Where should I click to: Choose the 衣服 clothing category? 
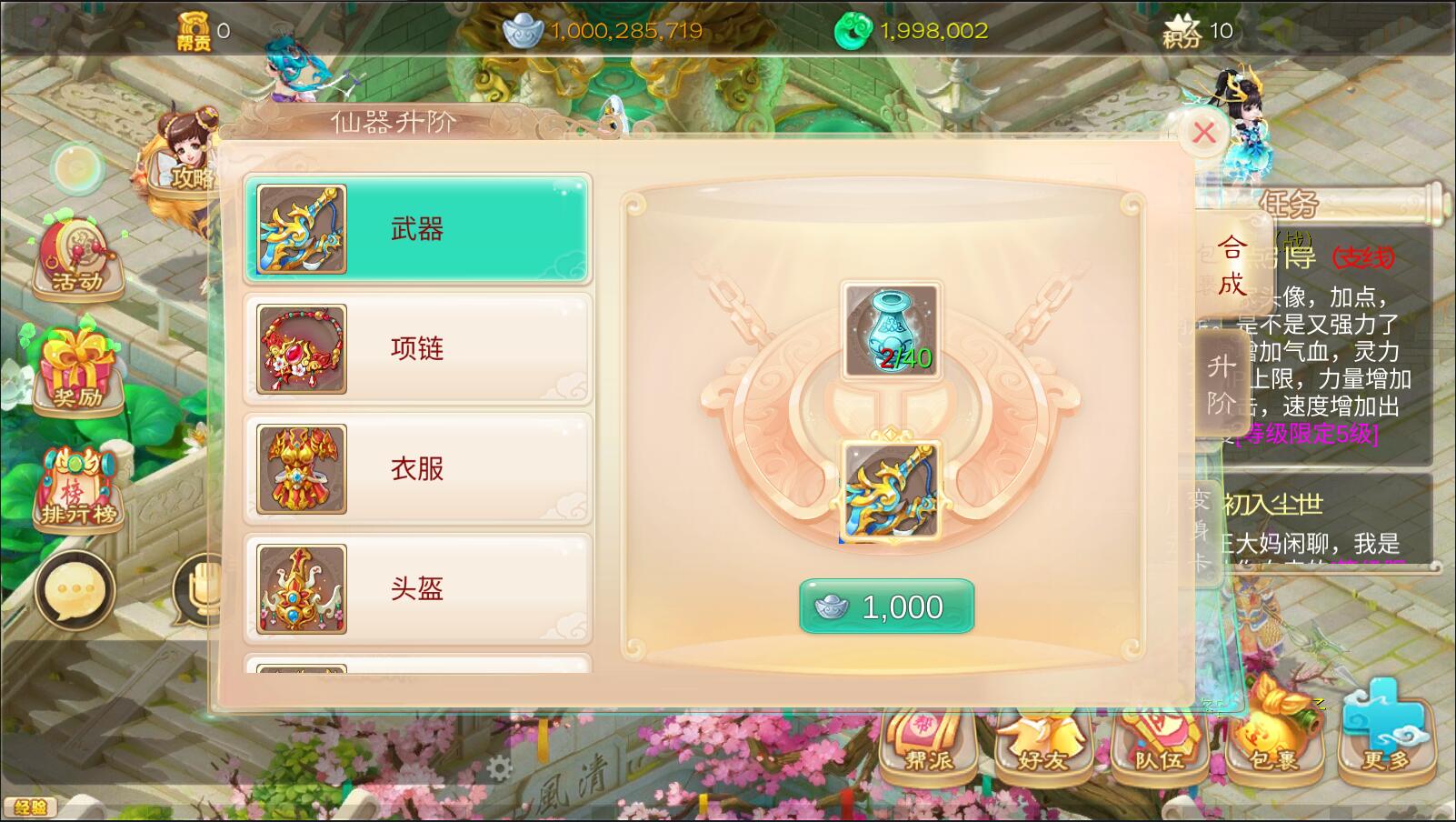418,468
